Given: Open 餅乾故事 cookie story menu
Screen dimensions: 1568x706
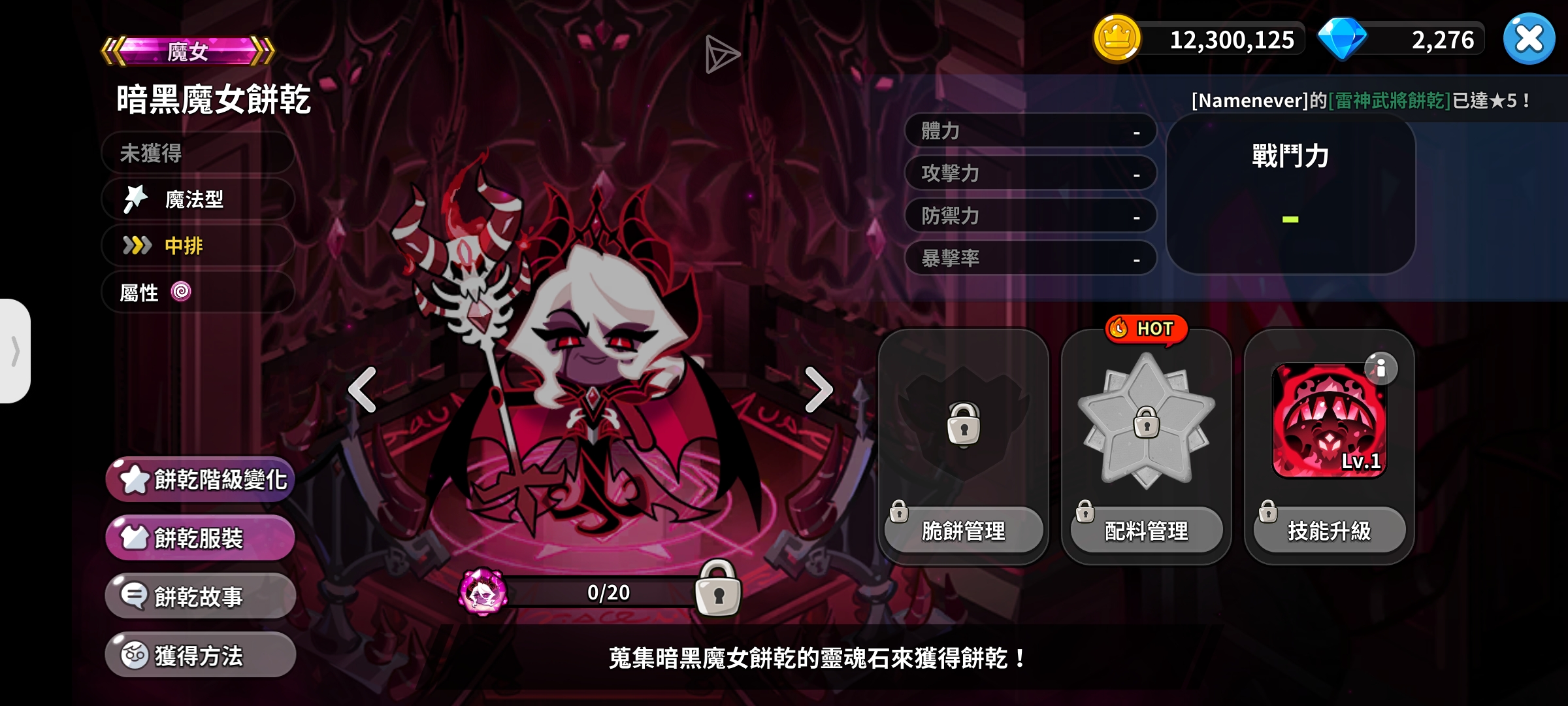Looking at the screenshot, I should 199,596.
